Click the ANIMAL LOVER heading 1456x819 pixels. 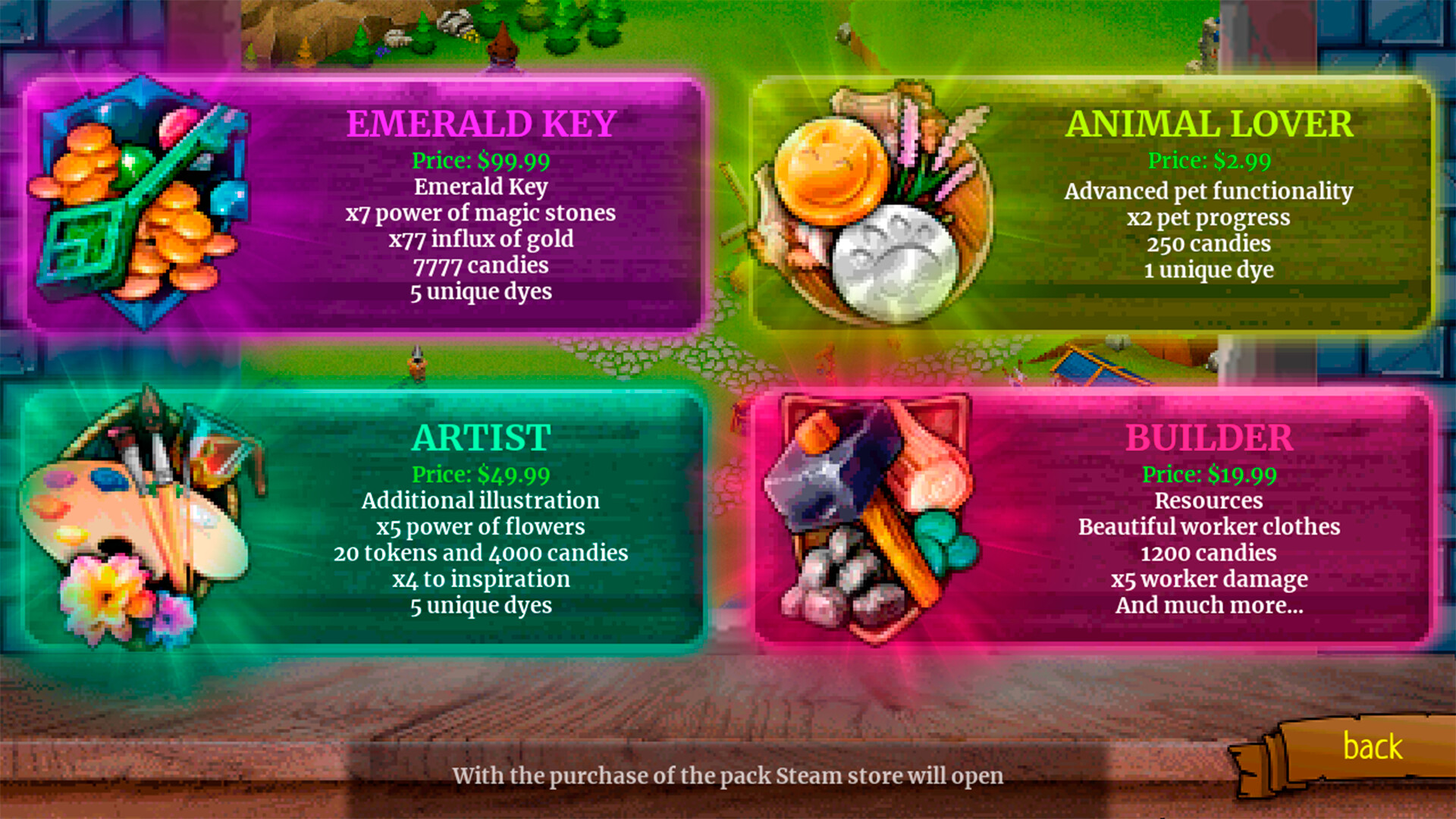coord(1210,122)
